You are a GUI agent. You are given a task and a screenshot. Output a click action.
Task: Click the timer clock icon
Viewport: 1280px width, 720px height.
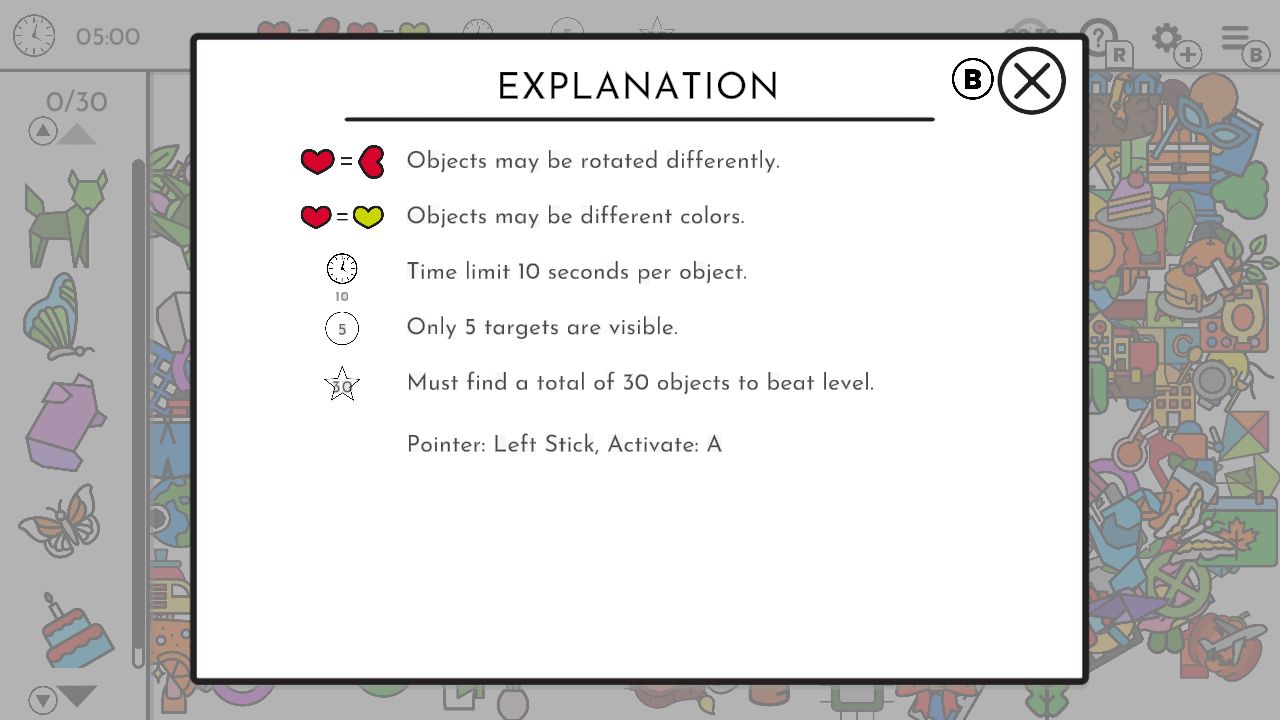tap(33, 35)
